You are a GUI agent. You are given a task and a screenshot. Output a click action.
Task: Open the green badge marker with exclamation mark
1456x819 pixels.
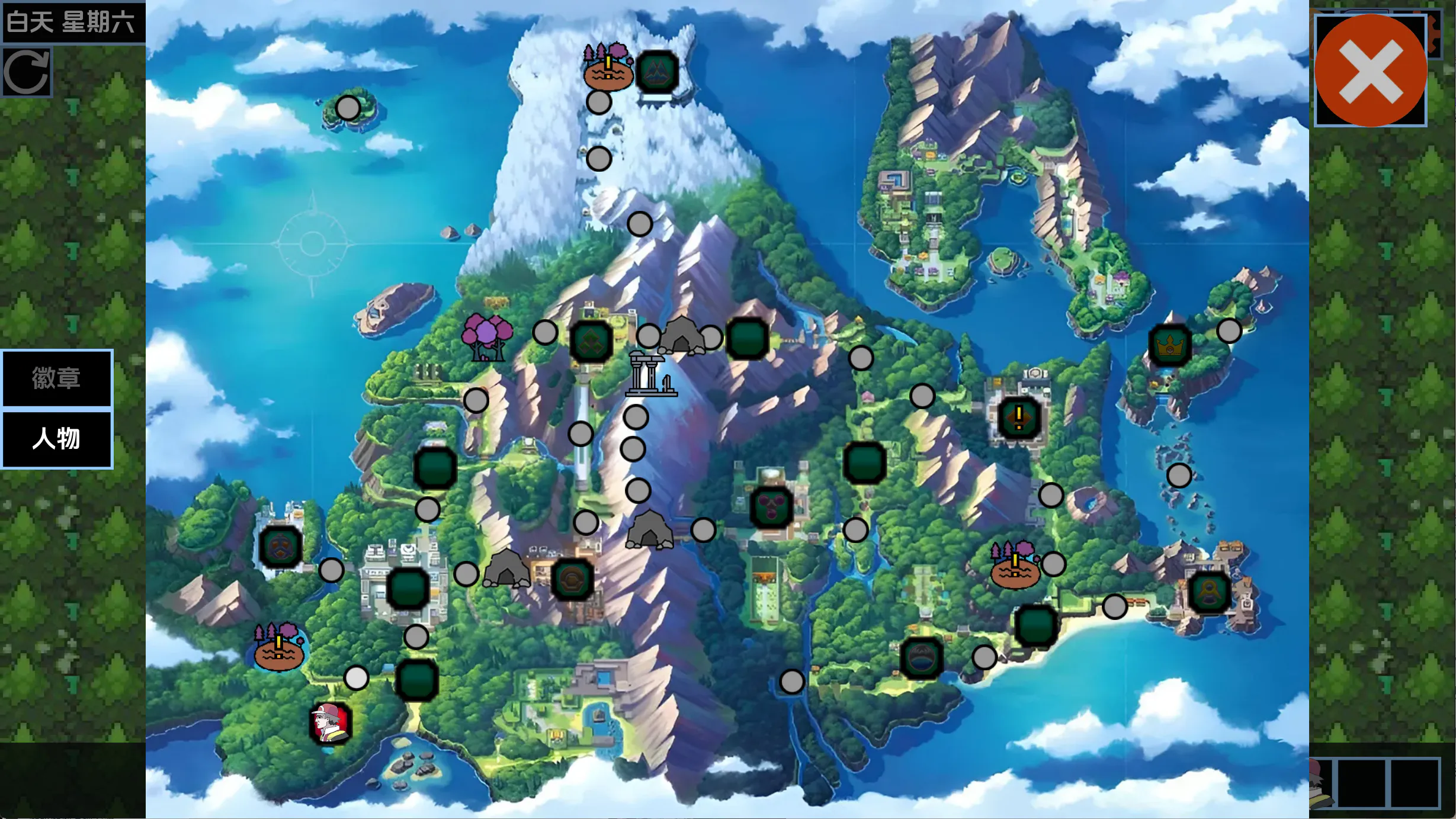1018,417
